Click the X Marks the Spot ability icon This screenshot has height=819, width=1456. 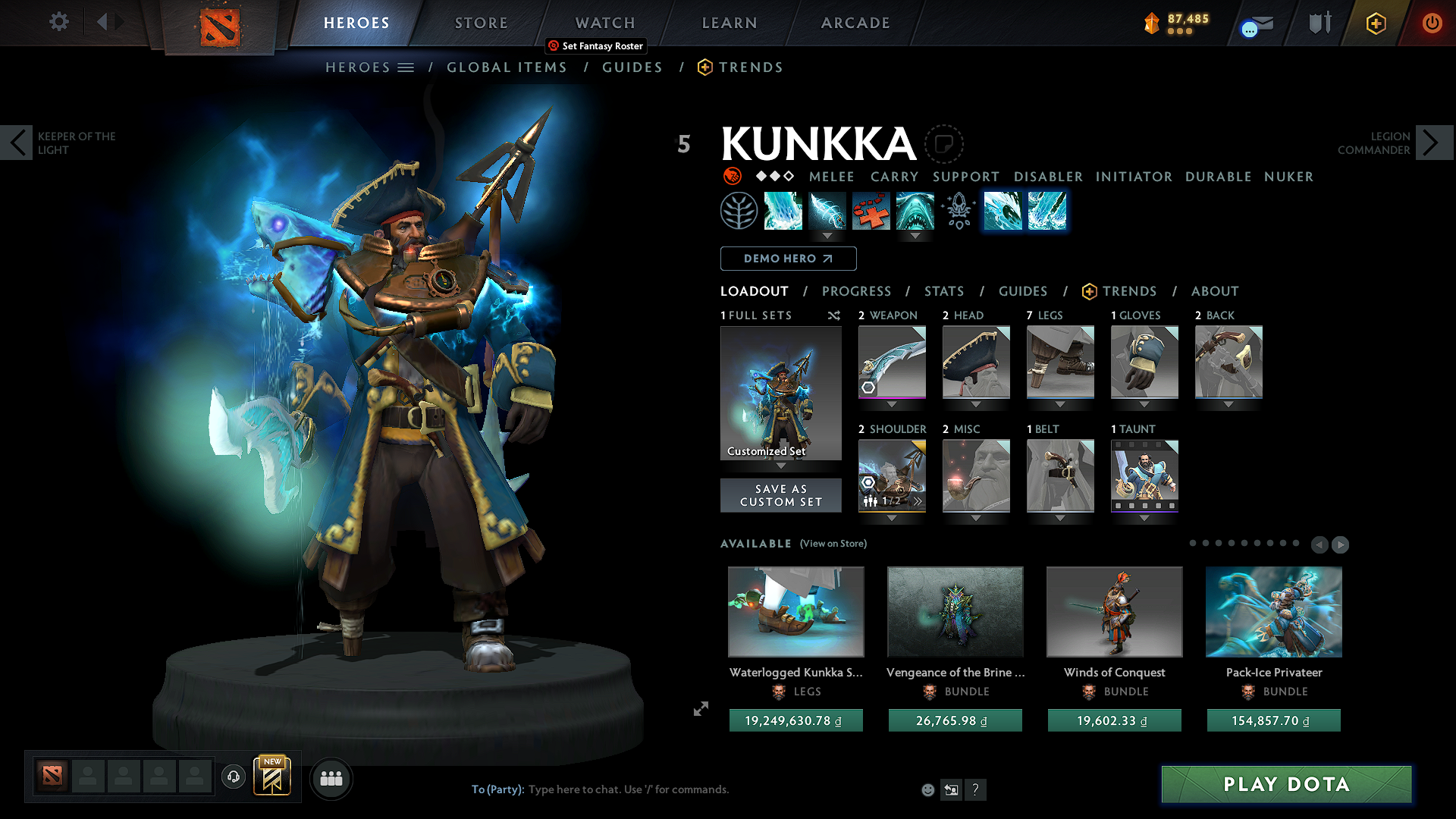(871, 211)
